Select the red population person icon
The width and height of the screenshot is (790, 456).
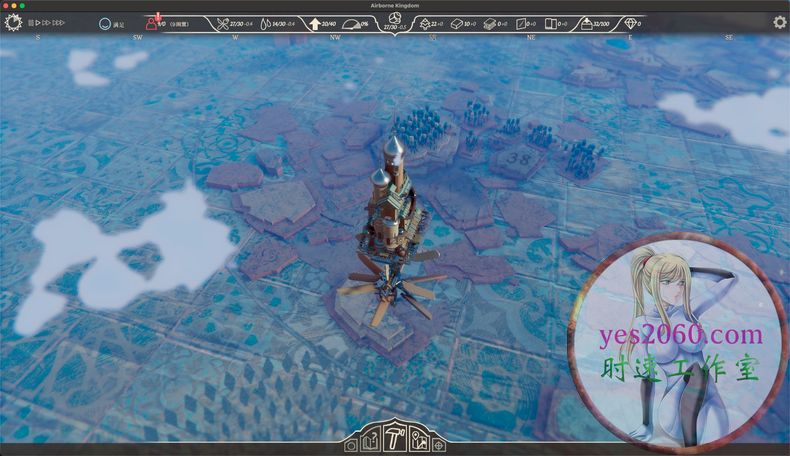[x=152, y=22]
